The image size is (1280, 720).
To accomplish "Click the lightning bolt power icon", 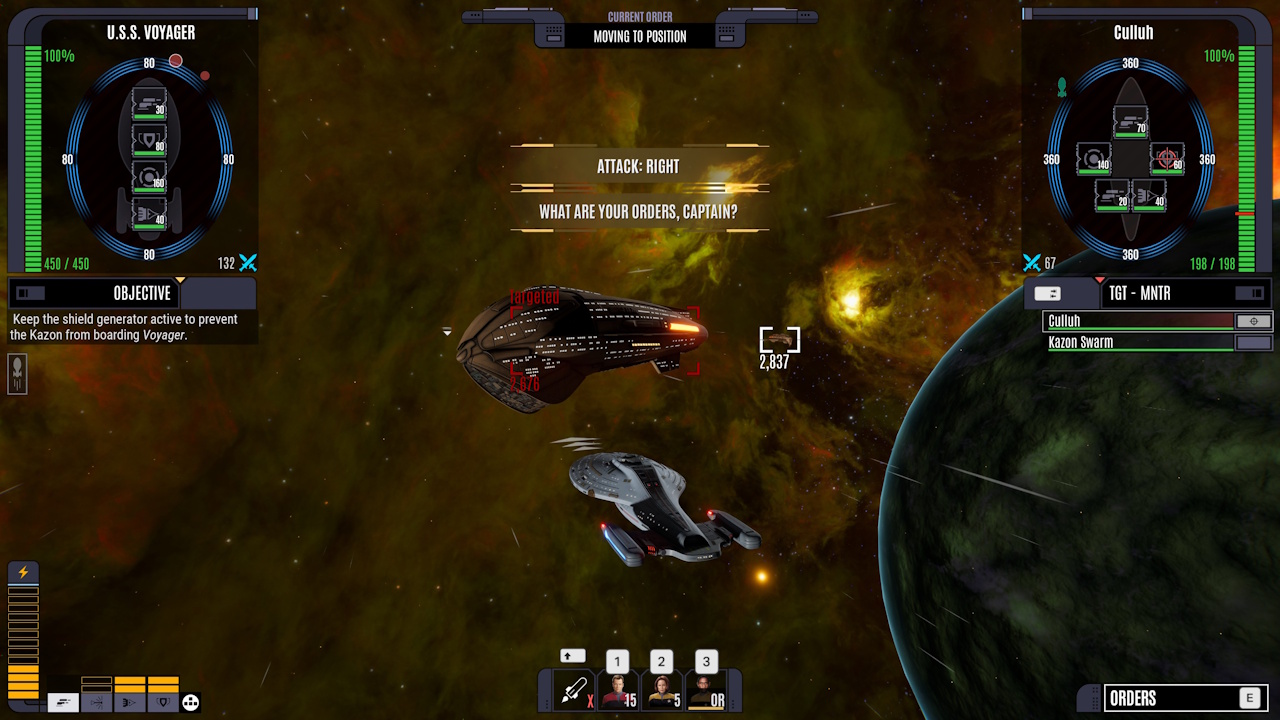I will [x=23, y=573].
